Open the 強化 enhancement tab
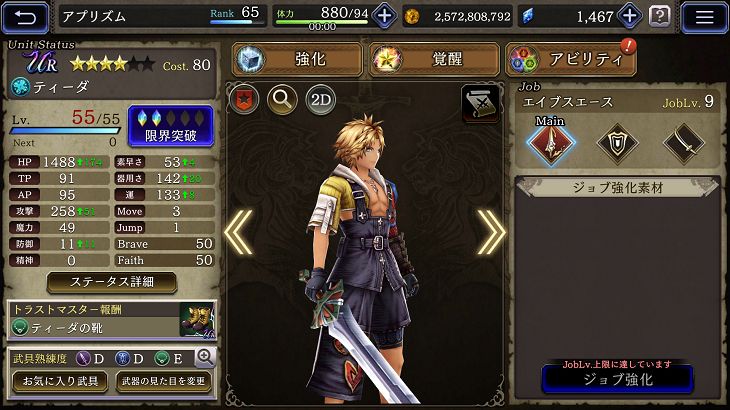The image size is (730, 410). coord(297,59)
